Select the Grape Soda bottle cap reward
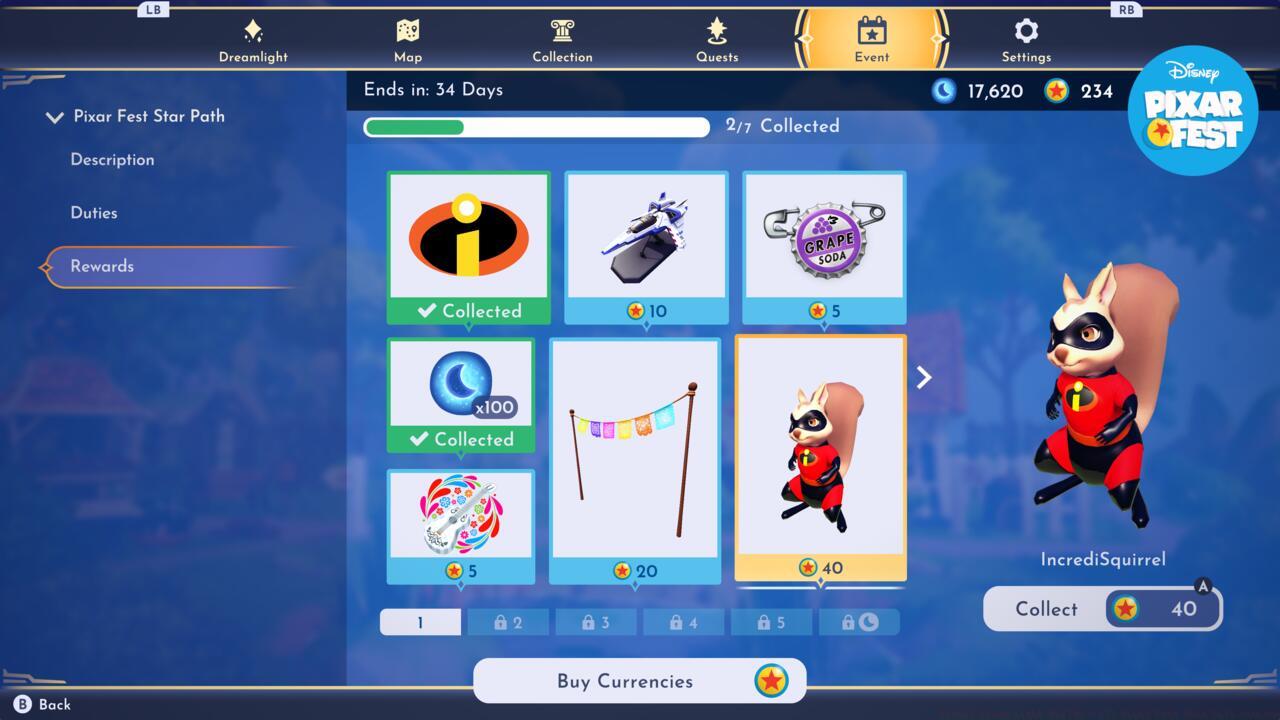Screen dimensions: 1280x720 tap(823, 238)
